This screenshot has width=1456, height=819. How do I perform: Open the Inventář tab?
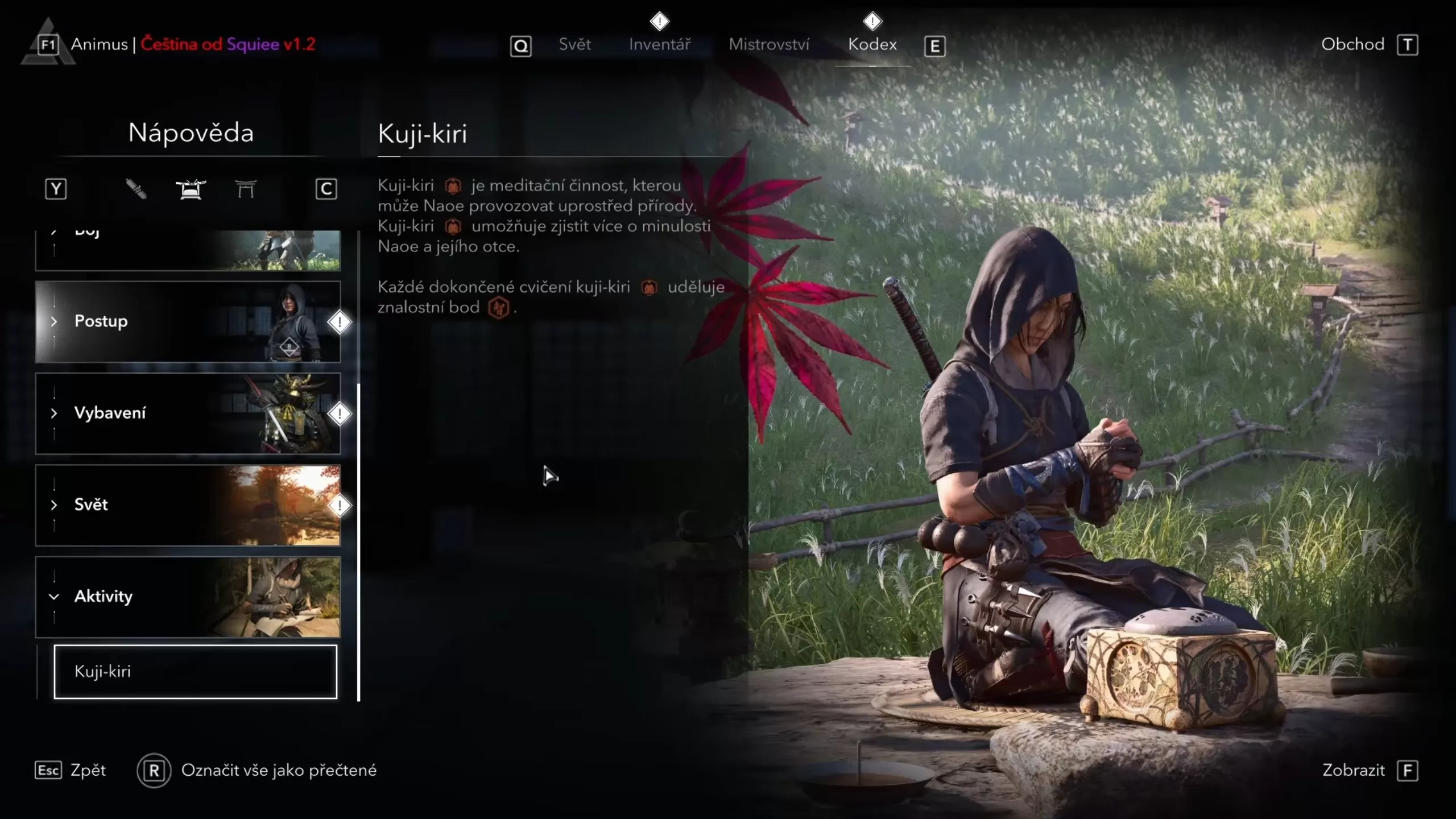coord(660,44)
